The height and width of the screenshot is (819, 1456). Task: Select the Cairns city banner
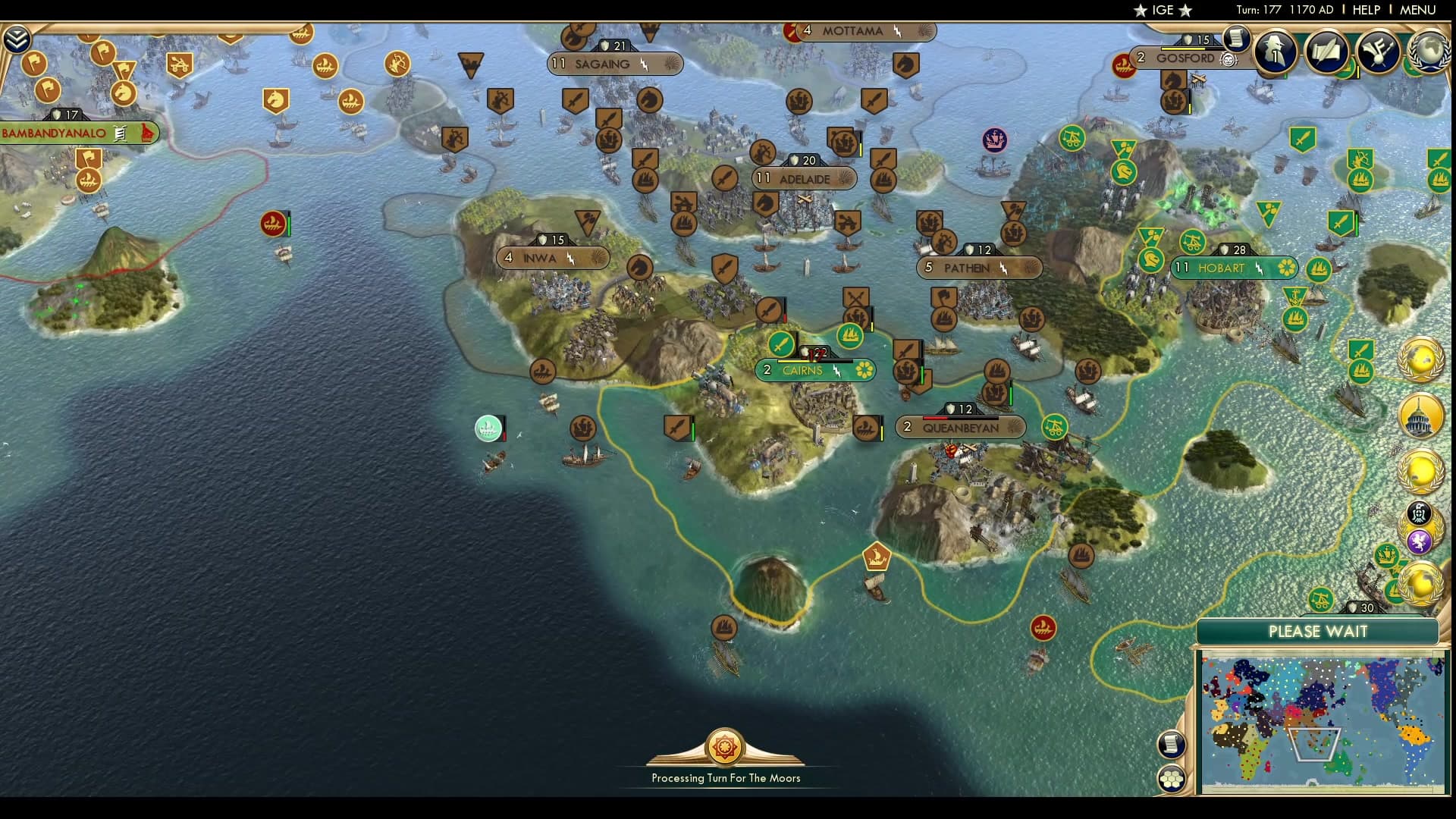[x=813, y=371]
